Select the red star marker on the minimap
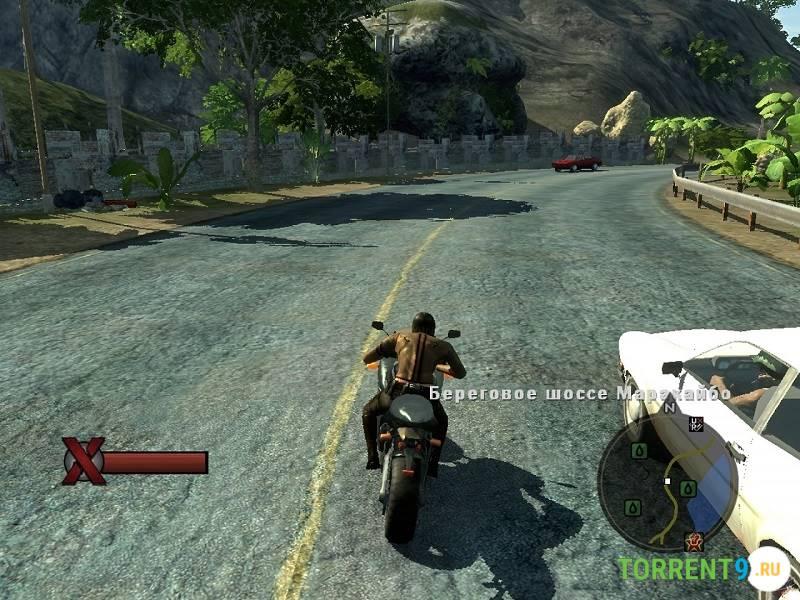Image resolution: width=800 pixels, height=600 pixels. pos(692,542)
